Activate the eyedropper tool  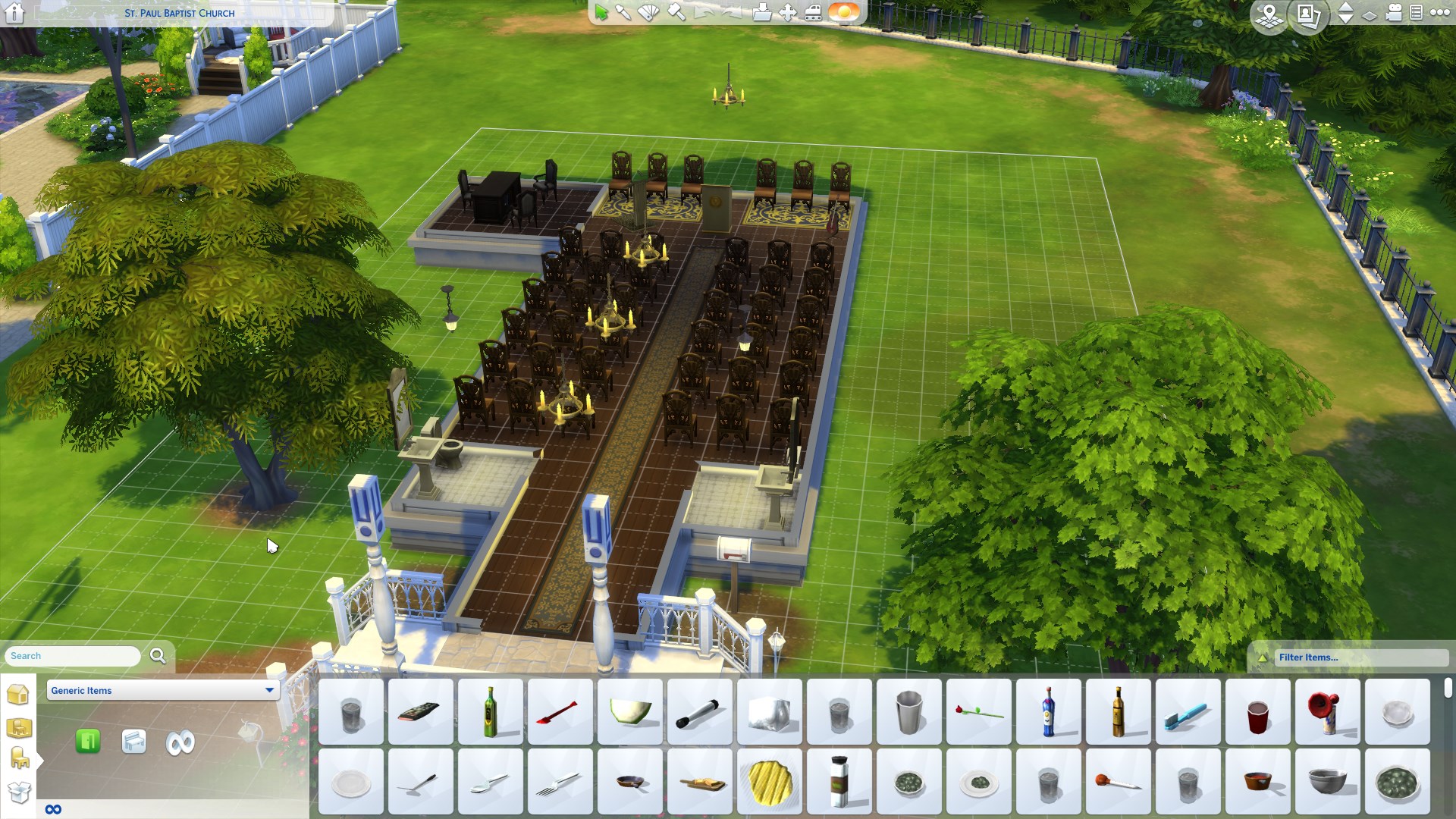pyautogui.click(x=623, y=13)
